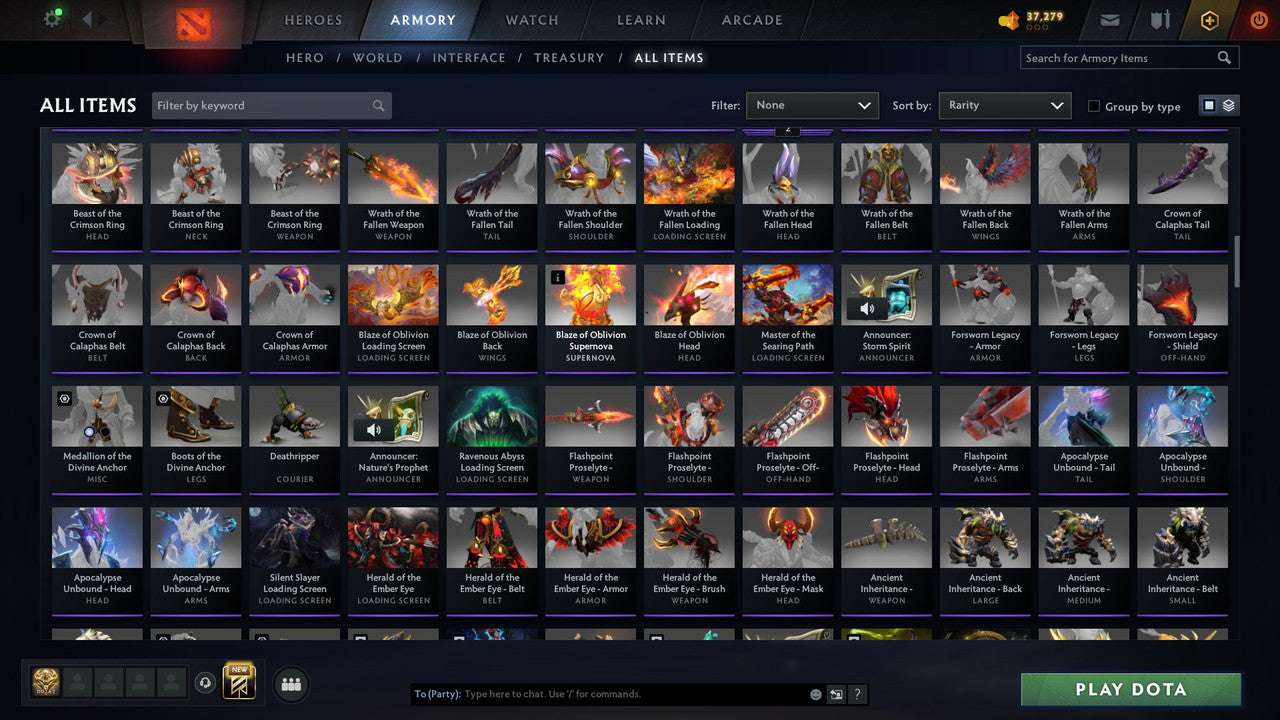Open the Filter: None dropdown
The width and height of the screenshot is (1280, 720).
pos(812,105)
